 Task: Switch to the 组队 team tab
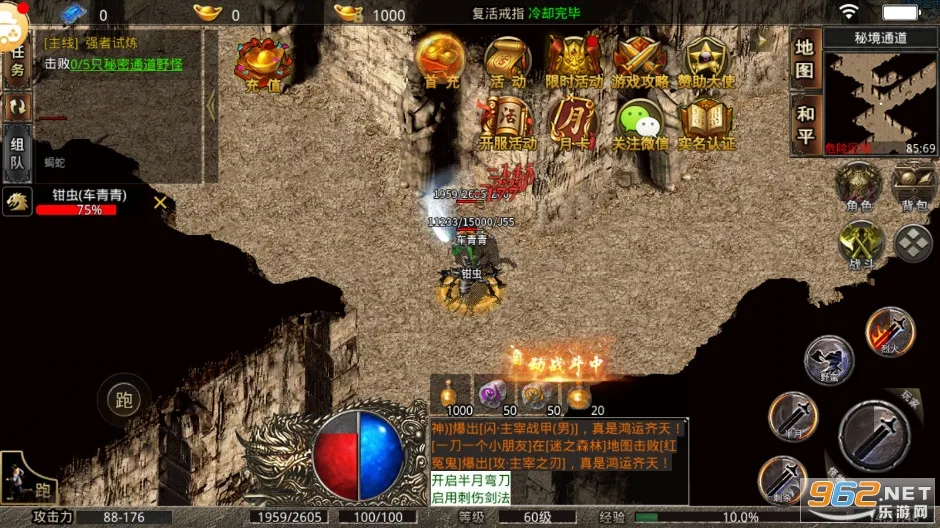click(x=16, y=153)
